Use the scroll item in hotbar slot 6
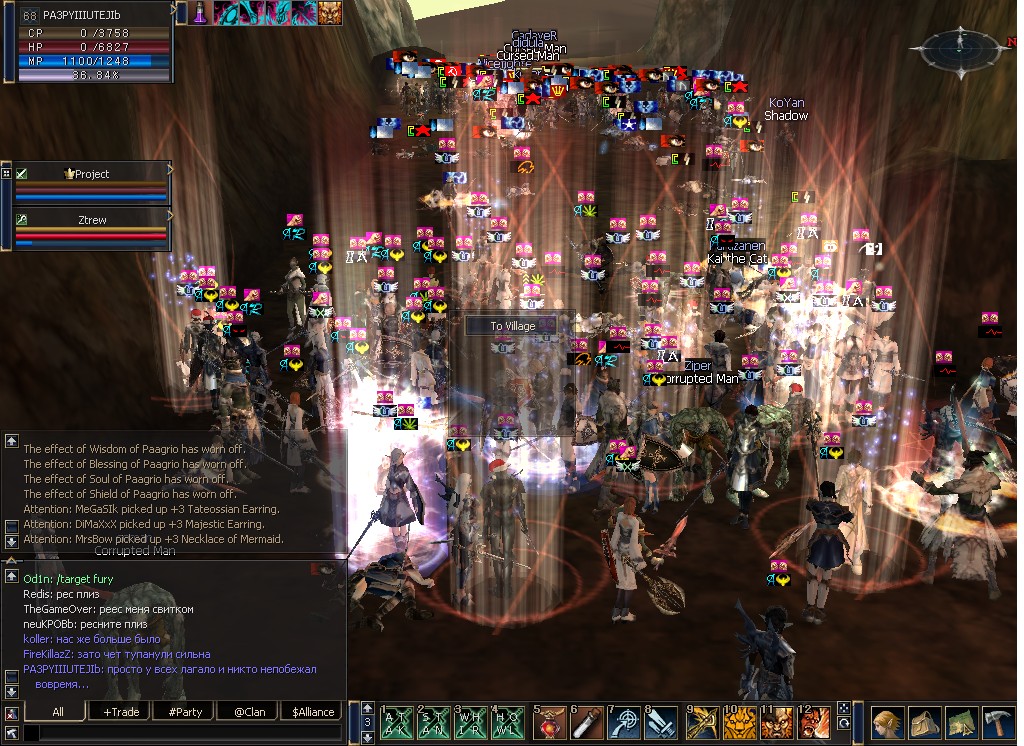This screenshot has width=1024, height=746. [587, 722]
